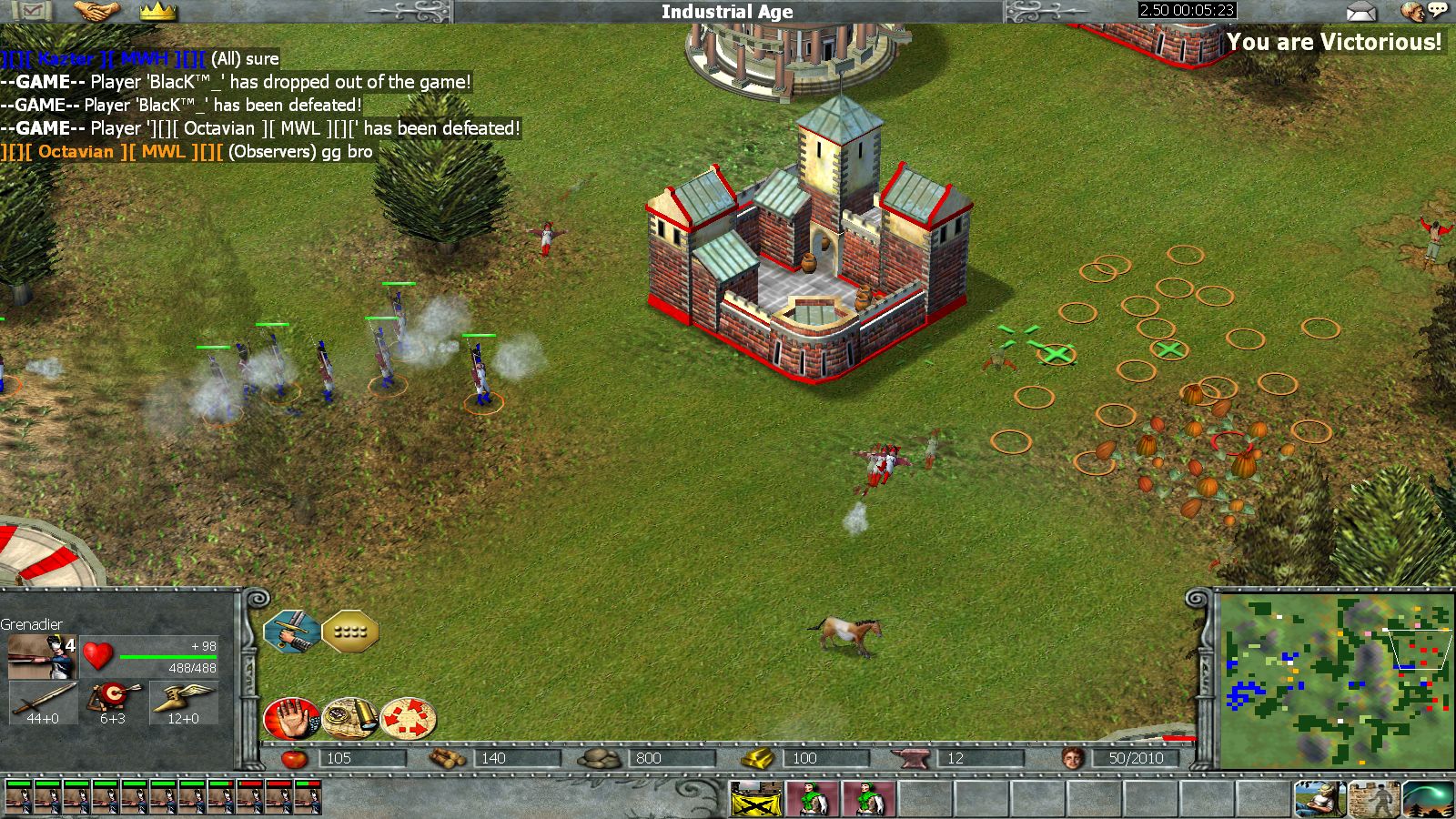This screenshot has width=1456, height=819.
Task: Open the gold formation dots button
Action: (x=350, y=631)
